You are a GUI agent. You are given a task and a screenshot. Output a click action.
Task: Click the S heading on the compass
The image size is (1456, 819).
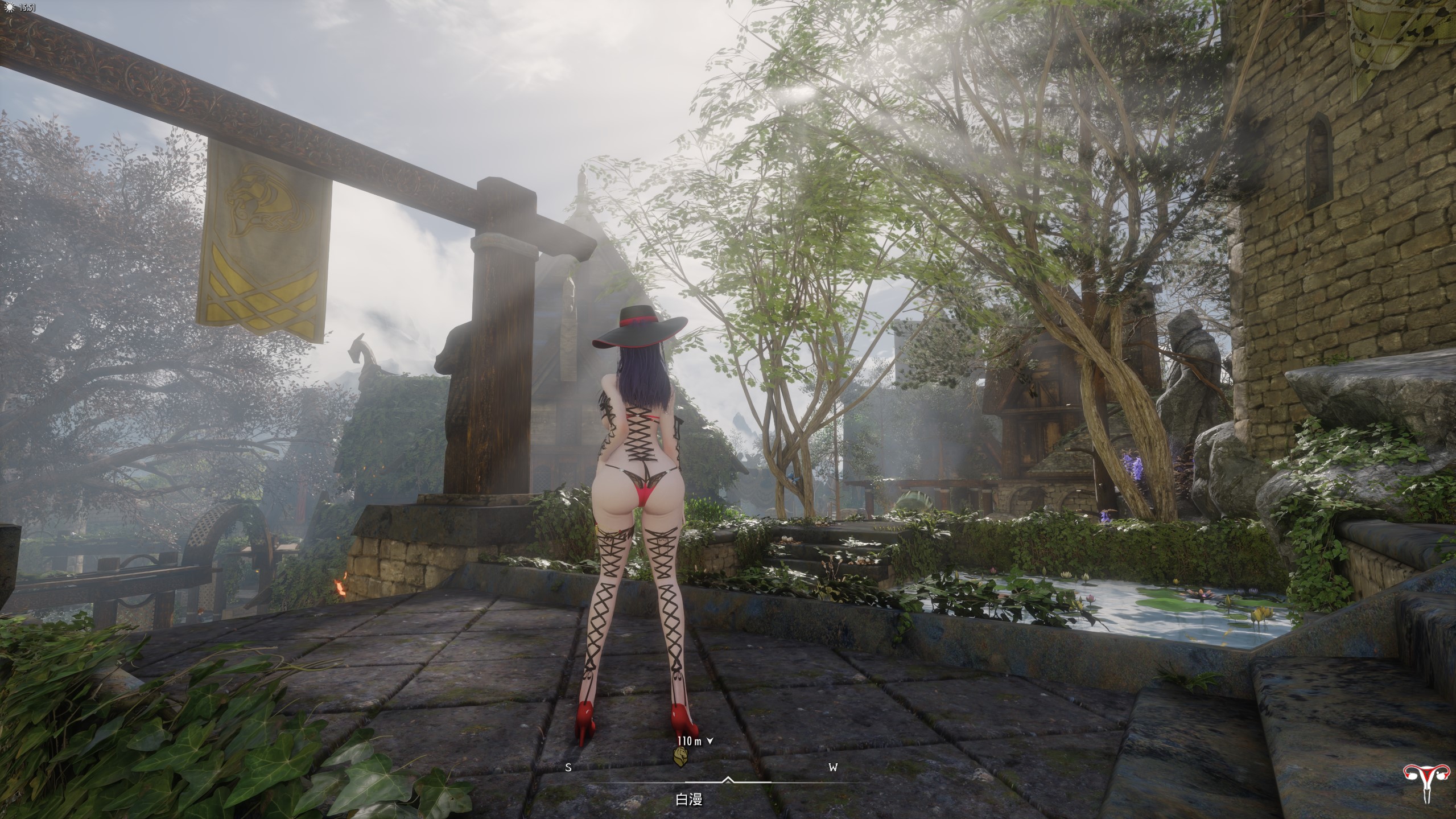568,768
